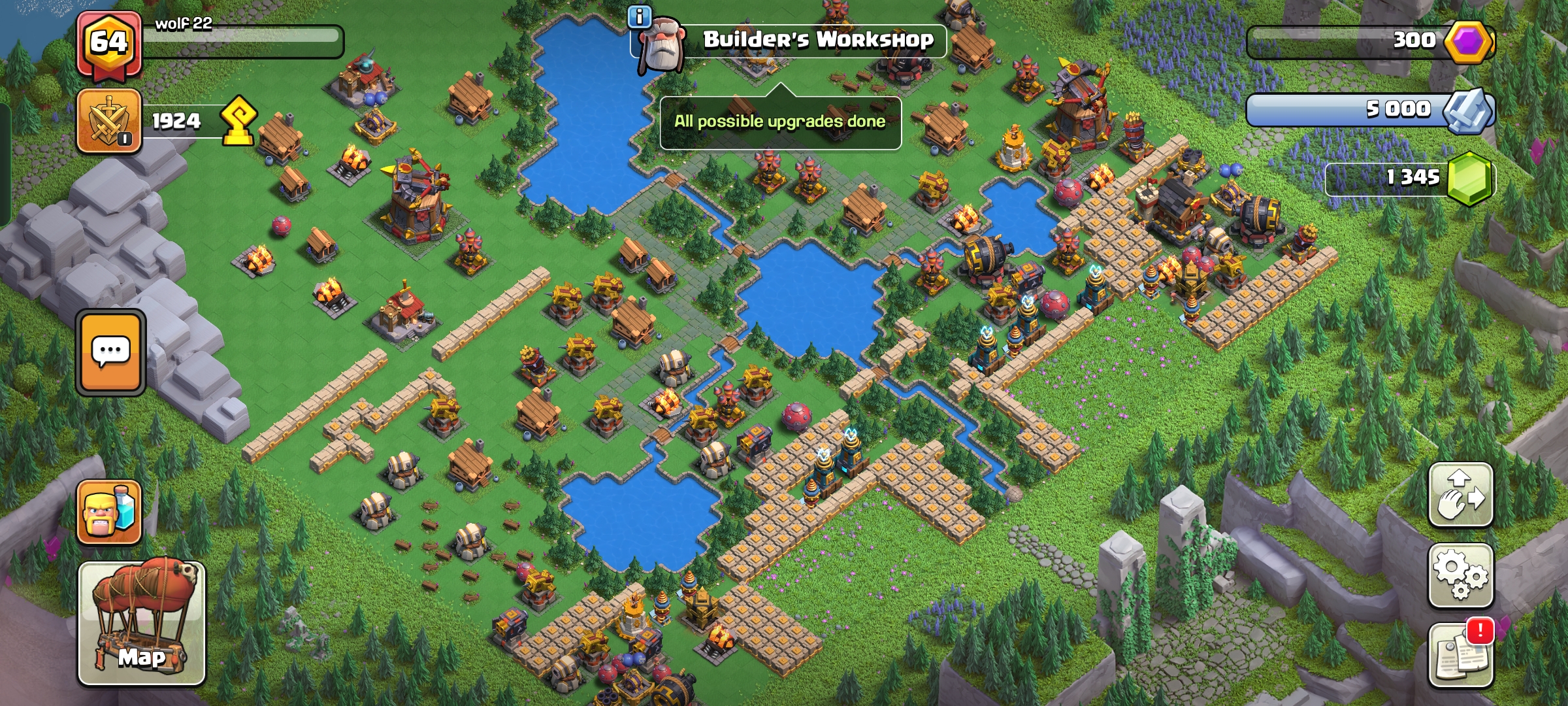Open the chat speech bubble panel
This screenshot has height=706, width=1568.
(x=110, y=352)
